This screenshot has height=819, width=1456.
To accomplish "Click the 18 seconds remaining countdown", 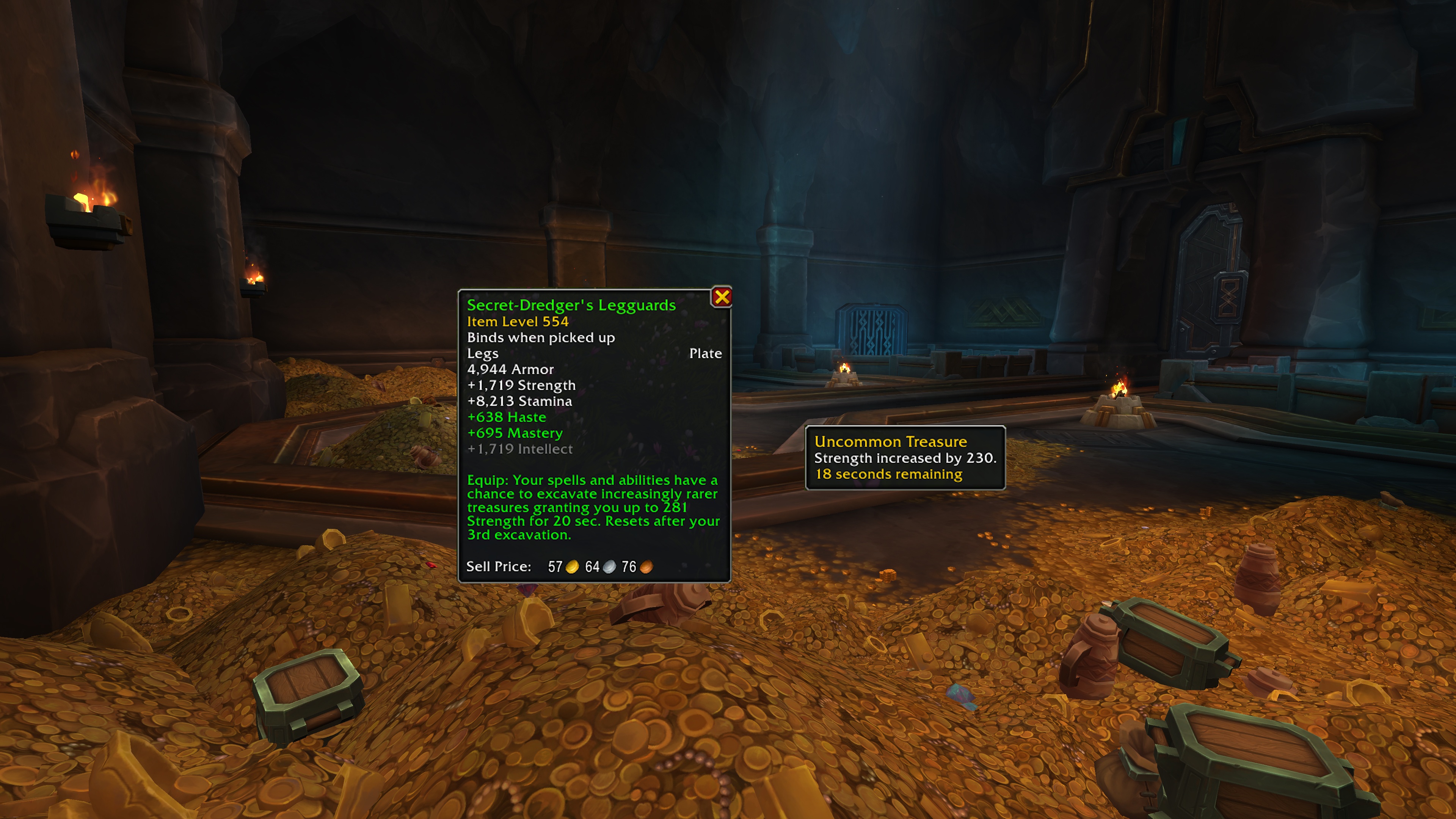I will (887, 474).
